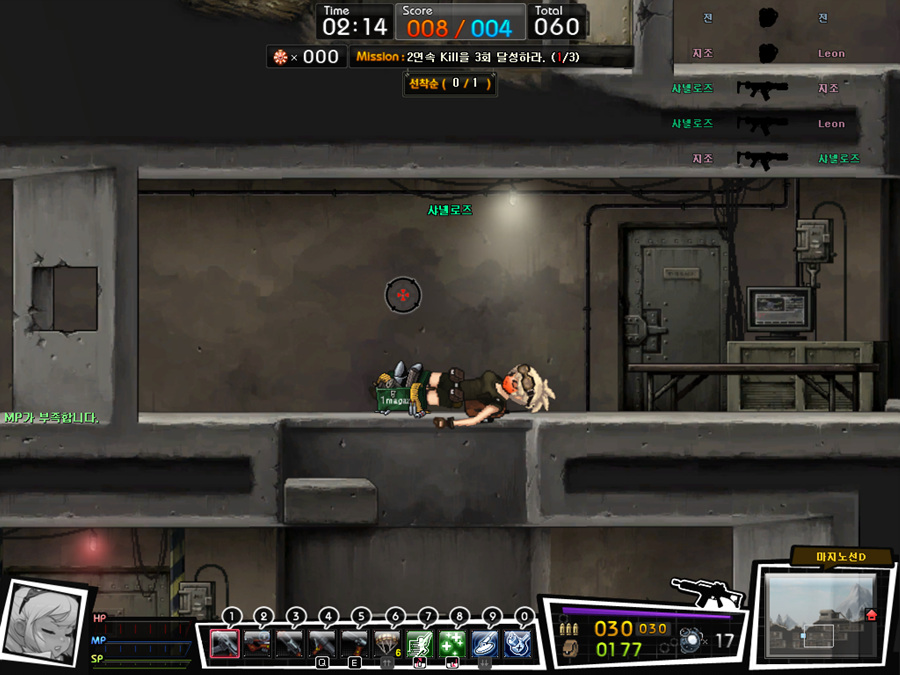Select the blue skill in slot 0

[x=517, y=643]
